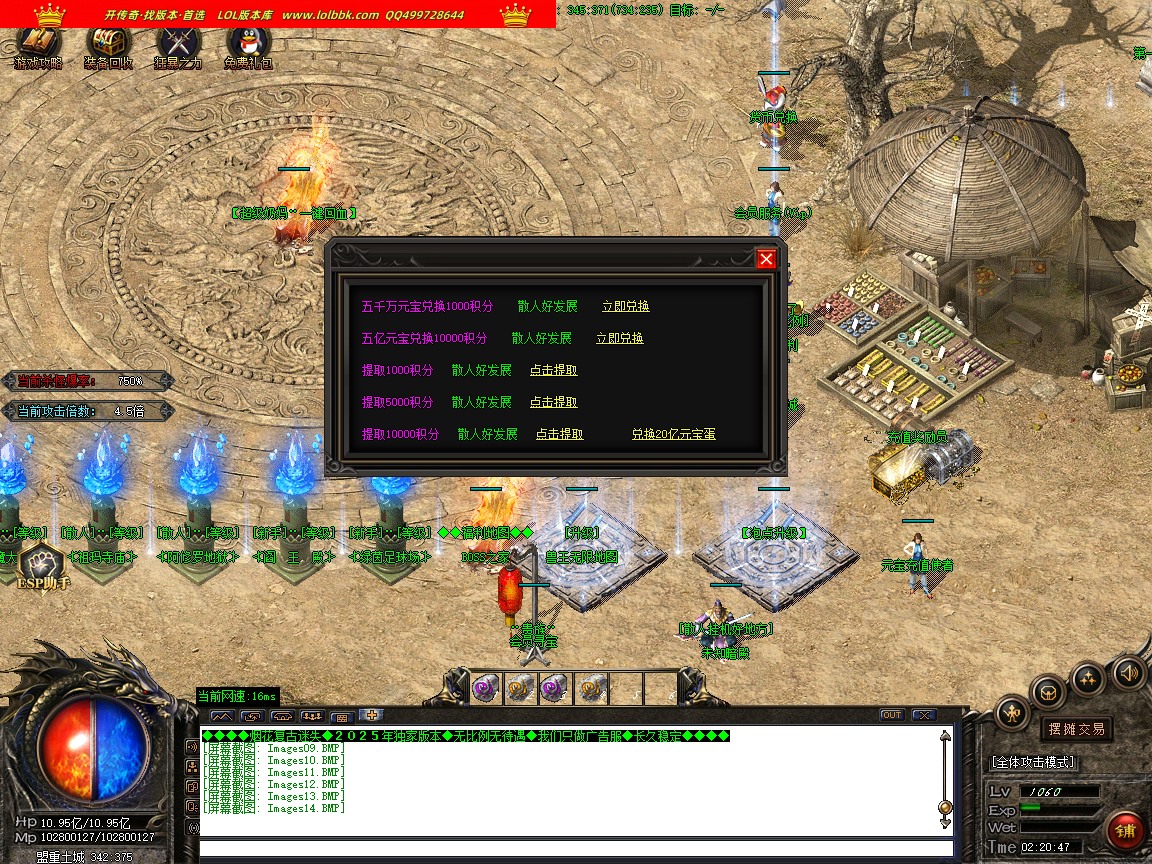This screenshot has width=1152, height=864.
Task: Toggle the 全体攻击模式 attack mode label
Action: tap(1033, 762)
